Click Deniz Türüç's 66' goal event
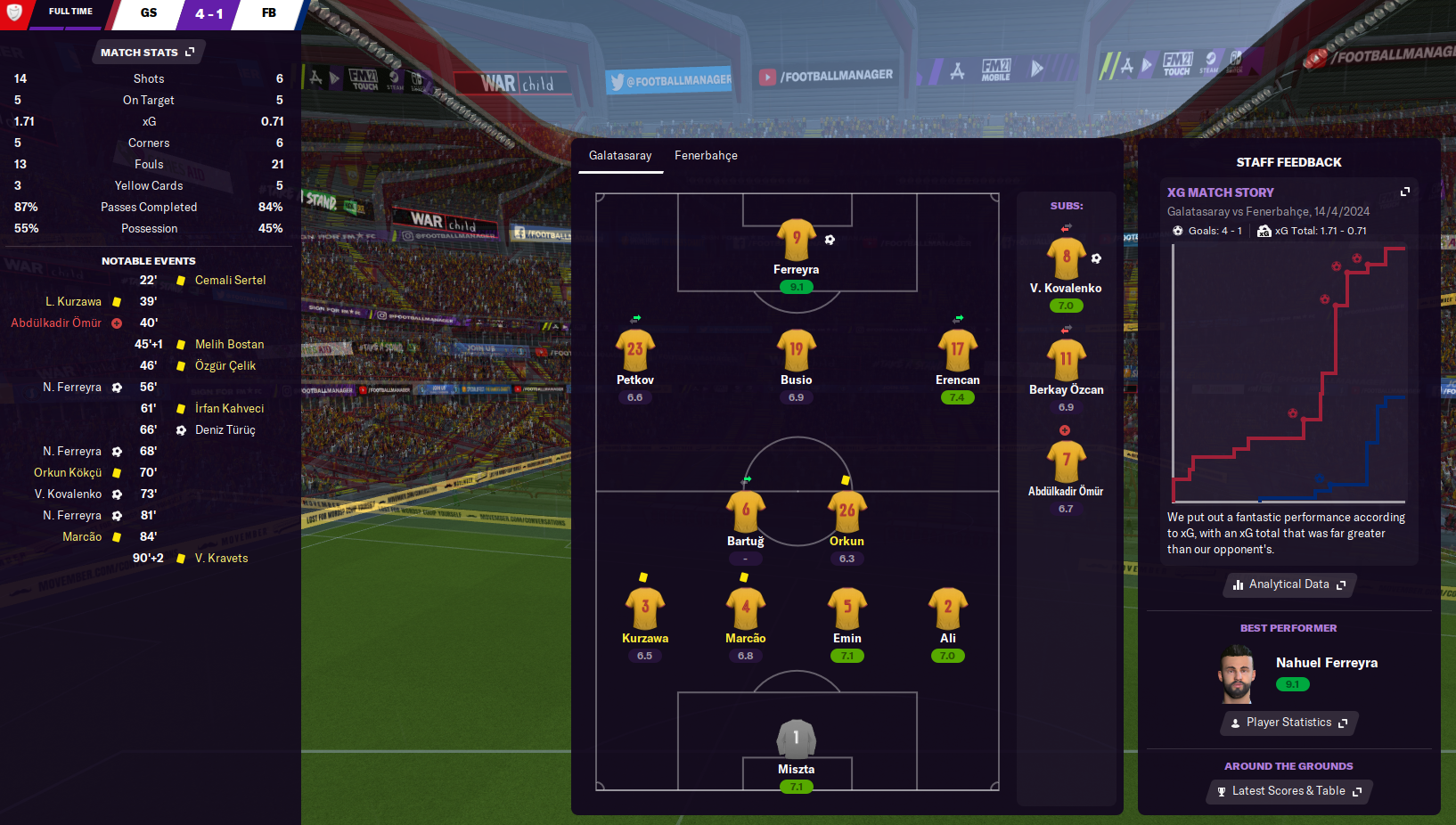 click(x=225, y=430)
